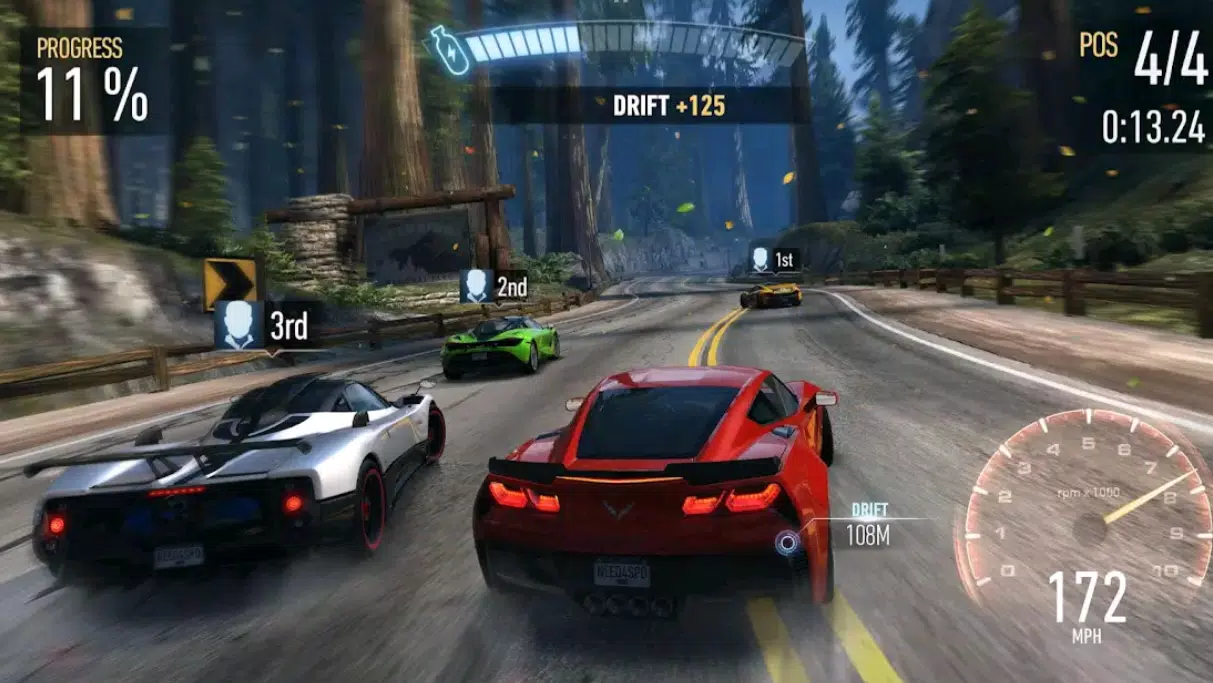
Task: Select the 1st place opponent marker
Action: point(773,260)
